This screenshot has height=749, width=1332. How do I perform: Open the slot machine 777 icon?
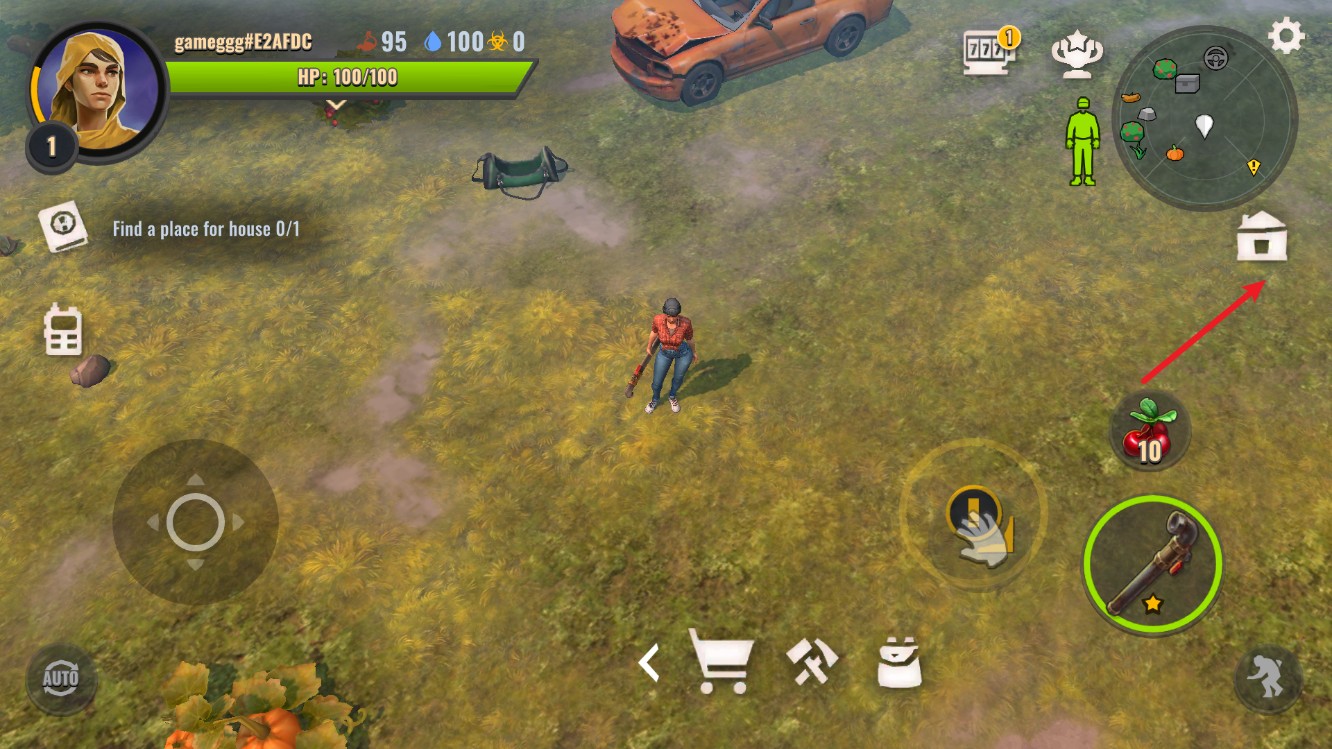(987, 52)
